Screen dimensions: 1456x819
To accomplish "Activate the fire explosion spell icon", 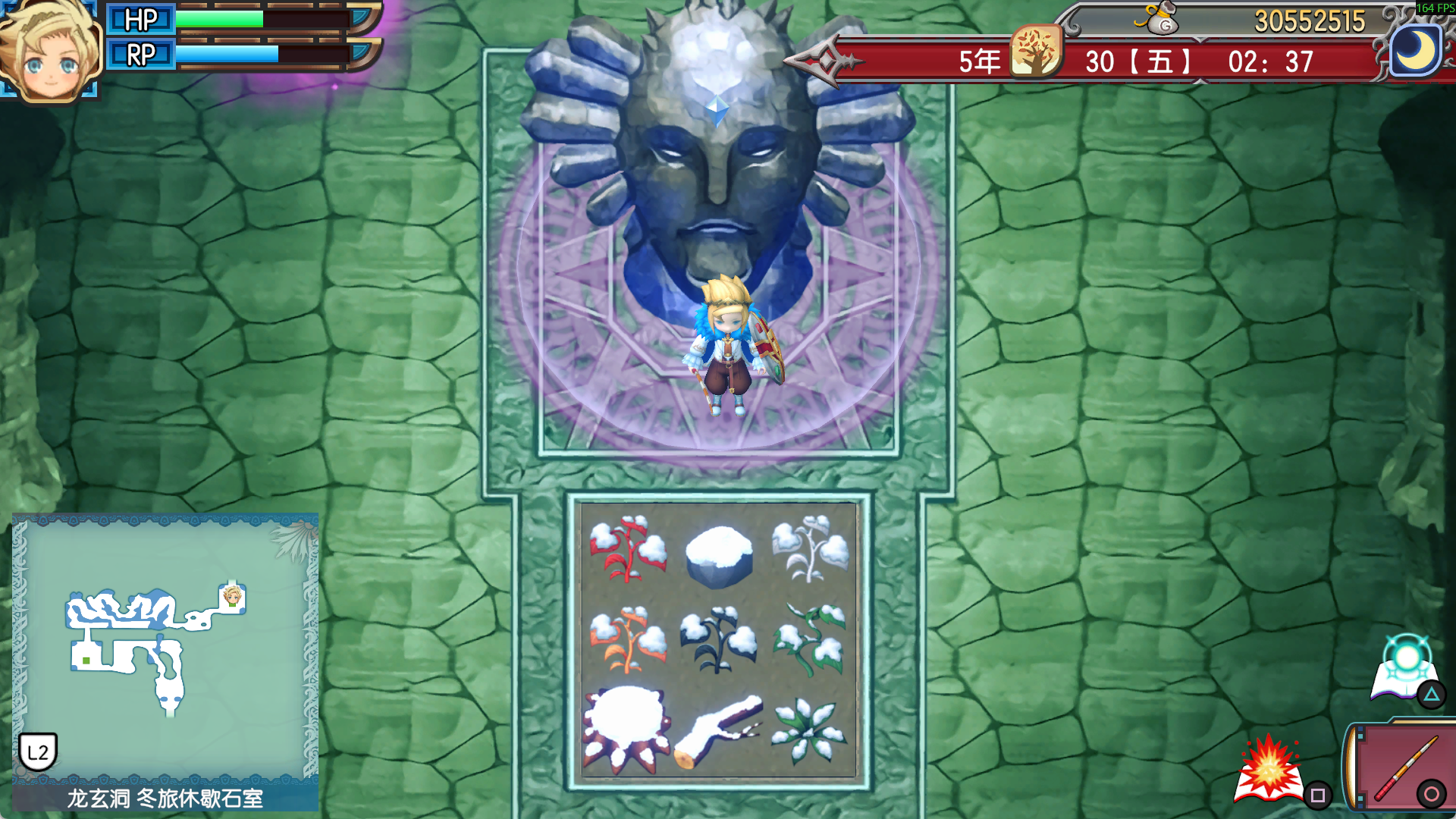I will pos(1269,770).
